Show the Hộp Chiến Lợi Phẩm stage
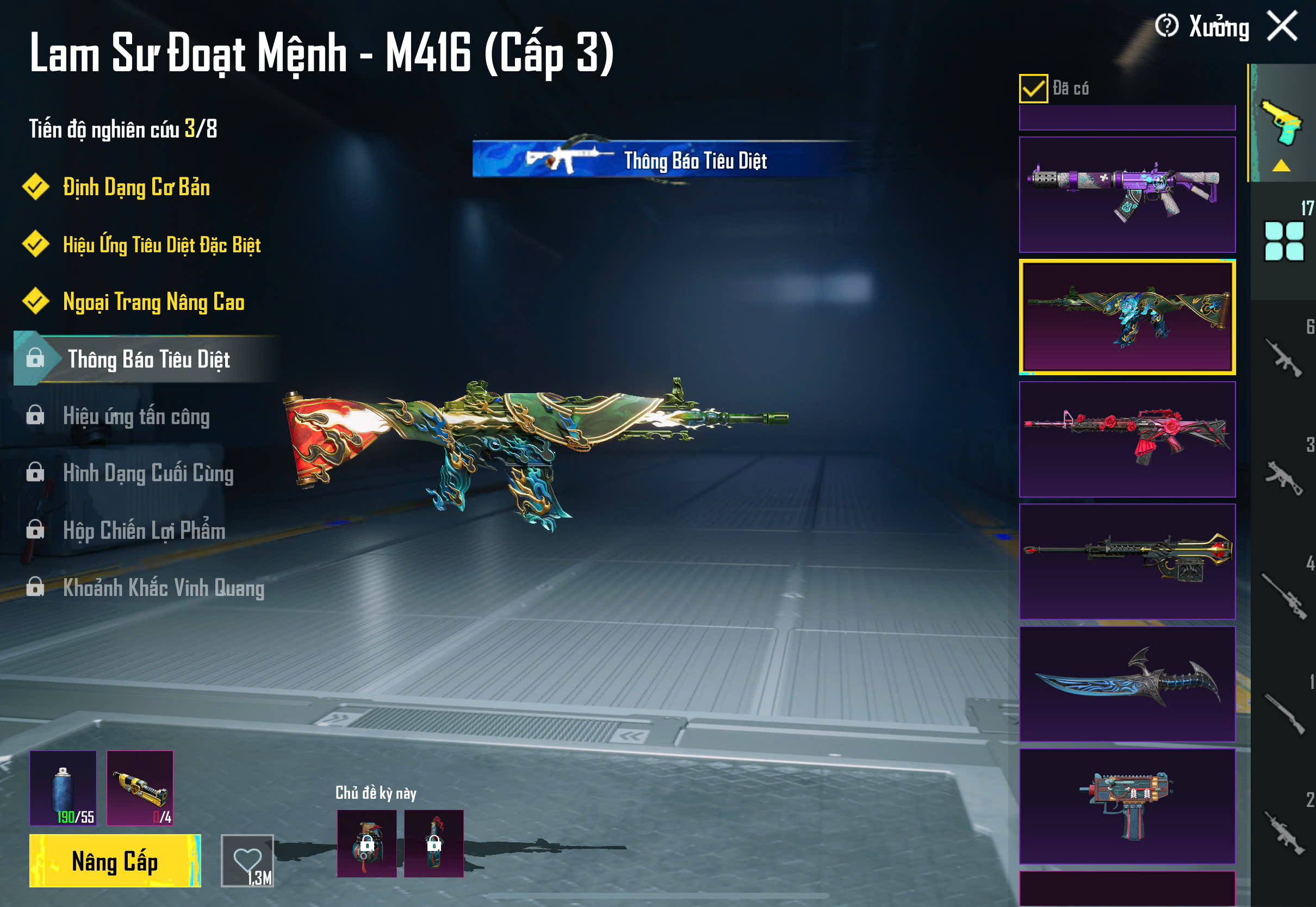This screenshot has height=907, width=1316. (144, 531)
